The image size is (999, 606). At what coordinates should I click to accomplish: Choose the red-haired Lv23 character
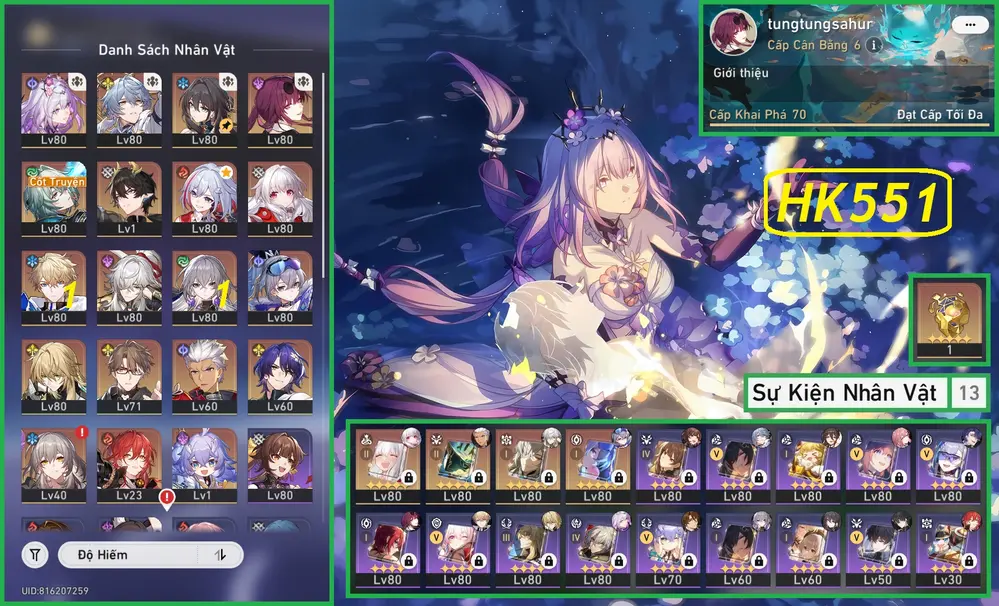point(129,460)
